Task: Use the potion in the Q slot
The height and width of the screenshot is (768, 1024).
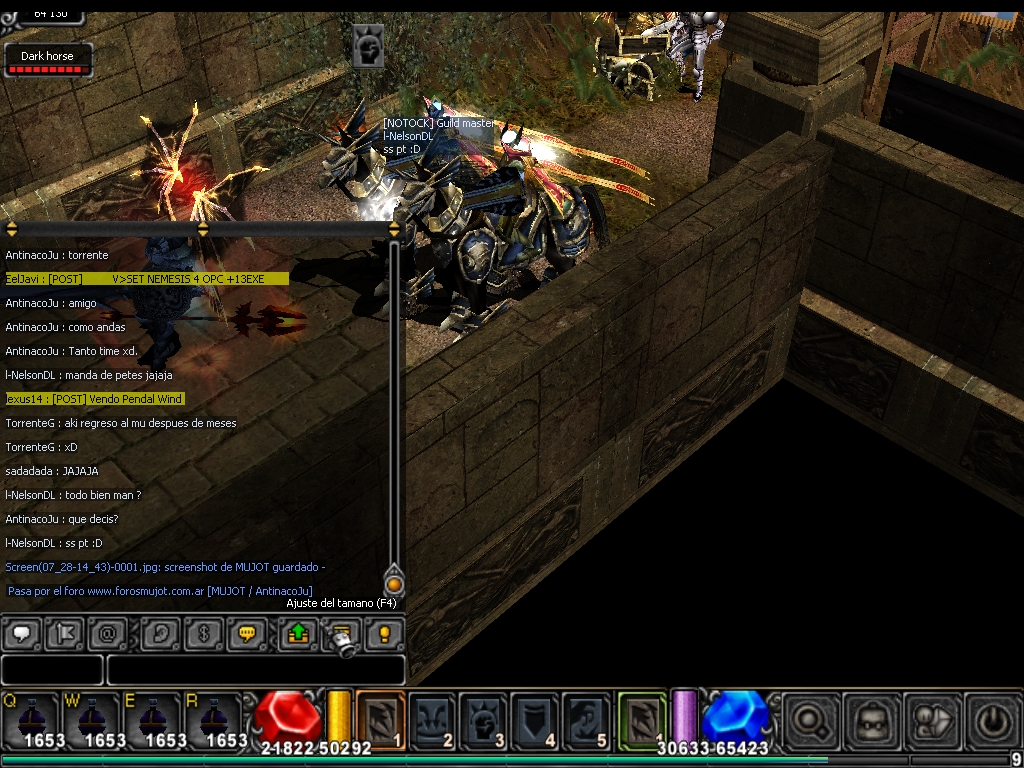Action: (x=30, y=718)
